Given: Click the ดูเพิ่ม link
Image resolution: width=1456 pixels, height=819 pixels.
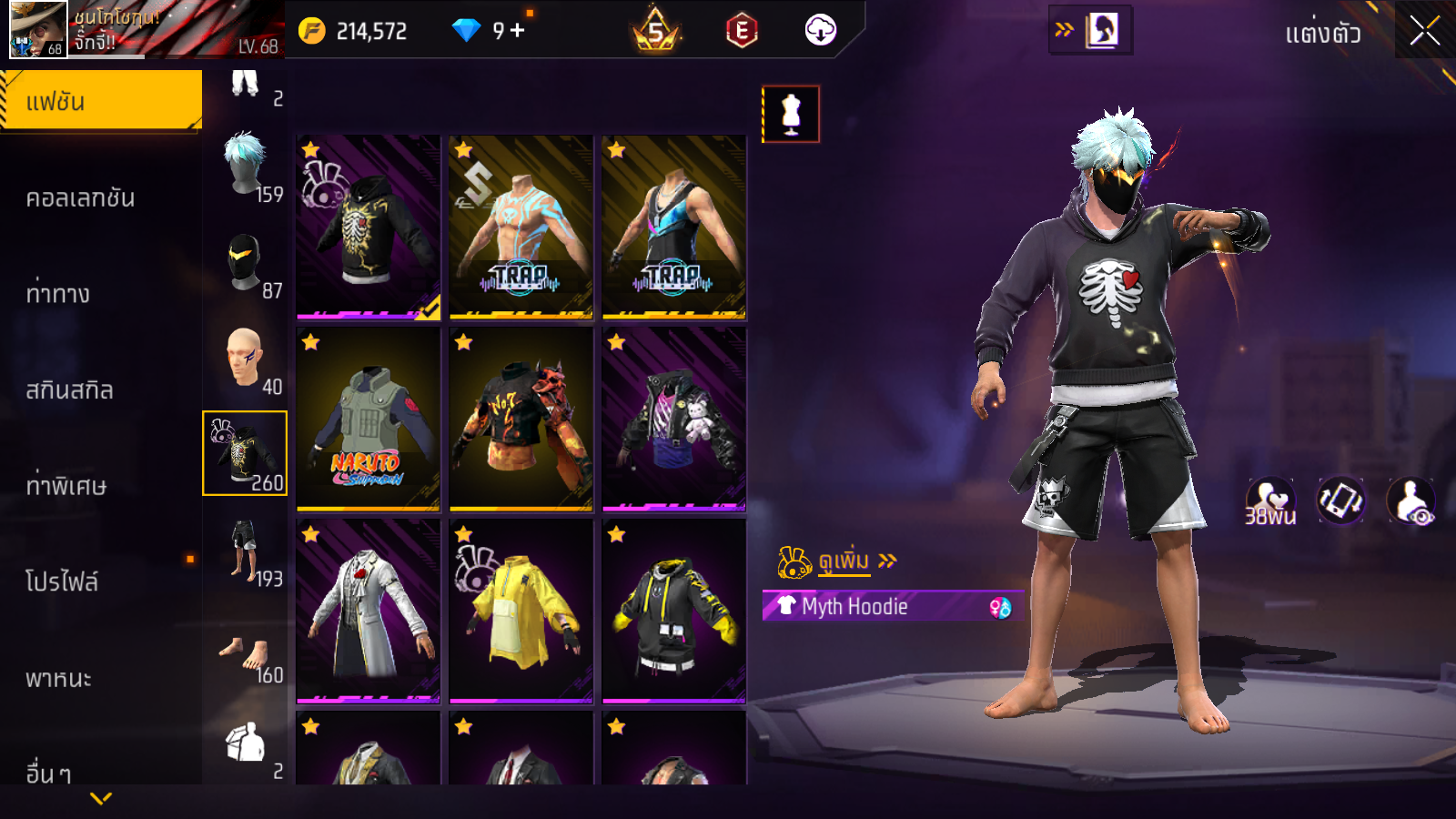Looking at the screenshot, I should 844,561.
